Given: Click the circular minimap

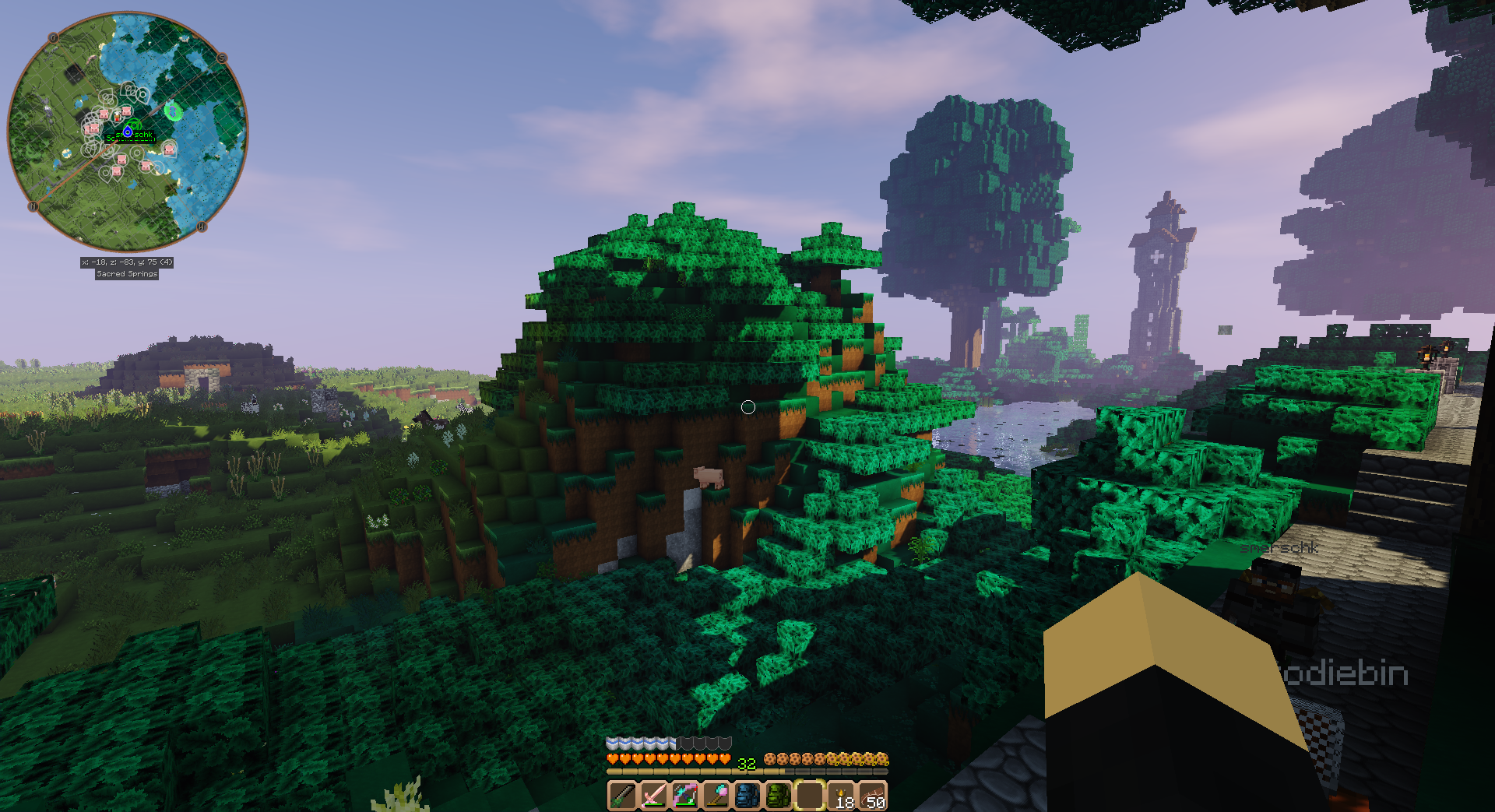Looking at the screenshot, I should 128,131.
